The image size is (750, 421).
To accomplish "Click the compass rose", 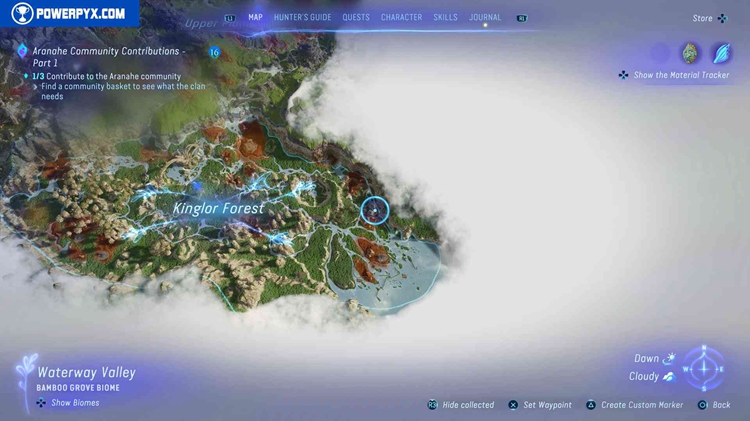I will (x=704, y=368).
